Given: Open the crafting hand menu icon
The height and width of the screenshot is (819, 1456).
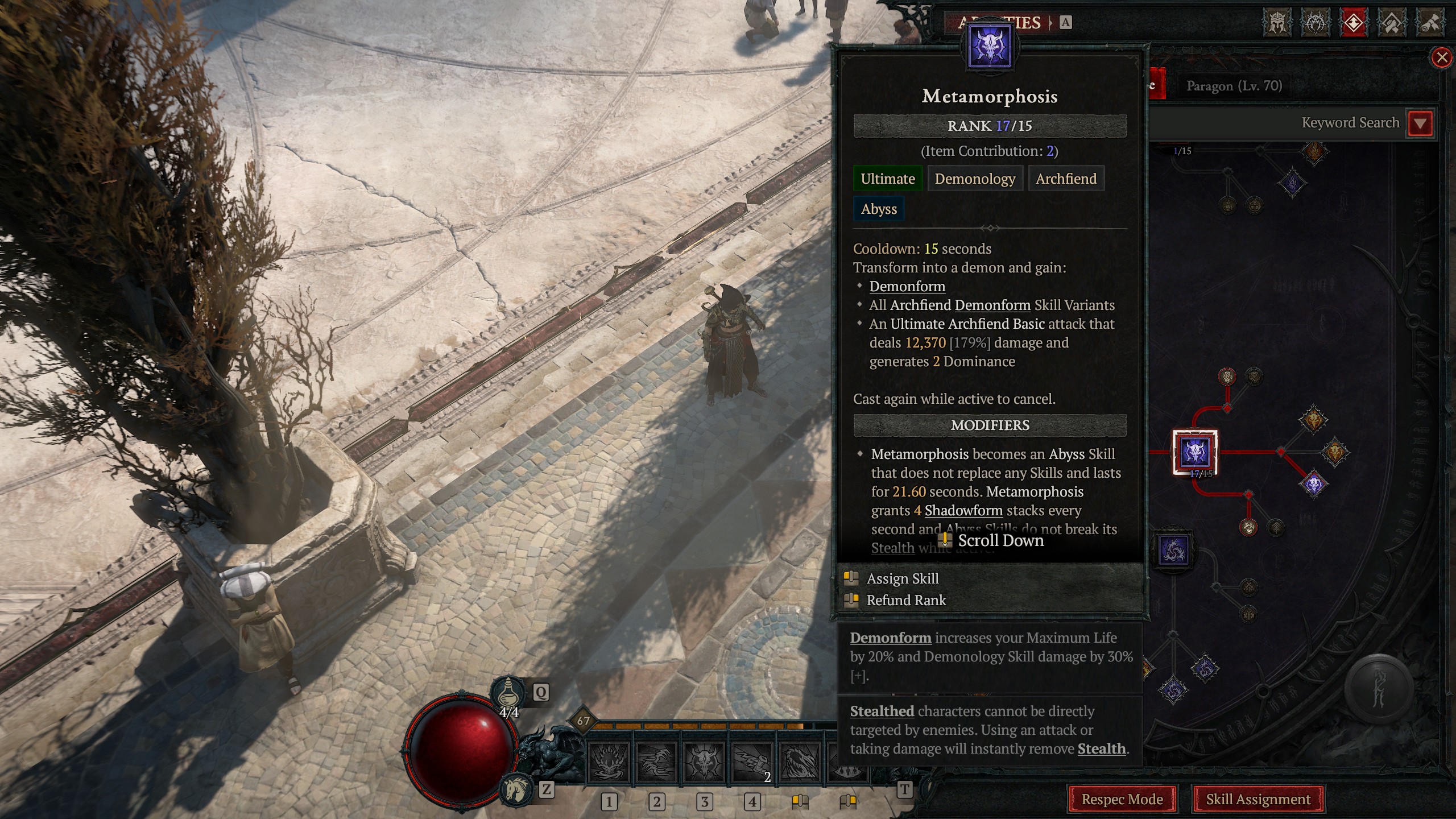Looking at the screenshot, I should [x=1392, y=23].
